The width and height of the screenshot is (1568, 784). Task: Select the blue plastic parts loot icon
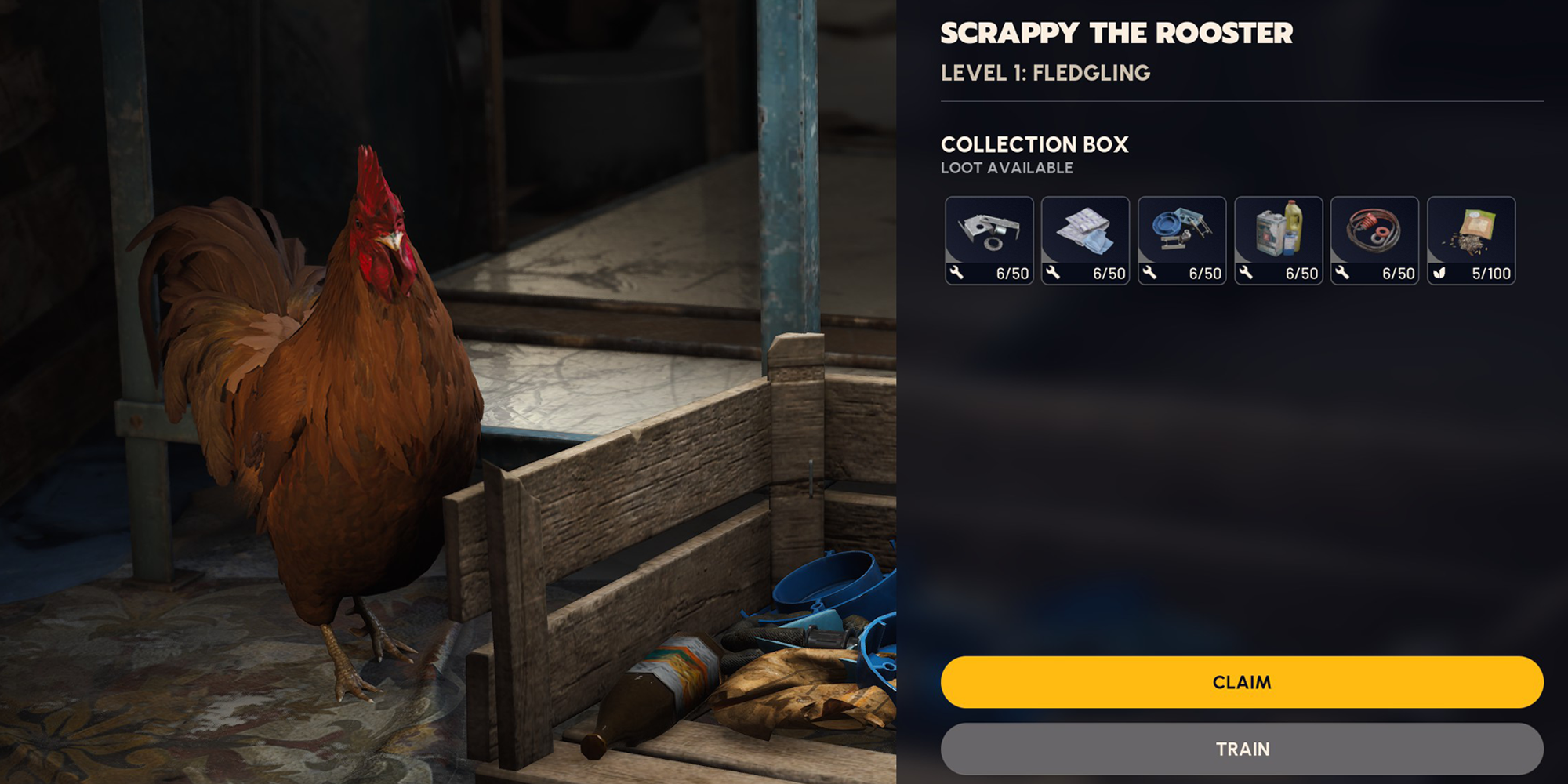1182,231
